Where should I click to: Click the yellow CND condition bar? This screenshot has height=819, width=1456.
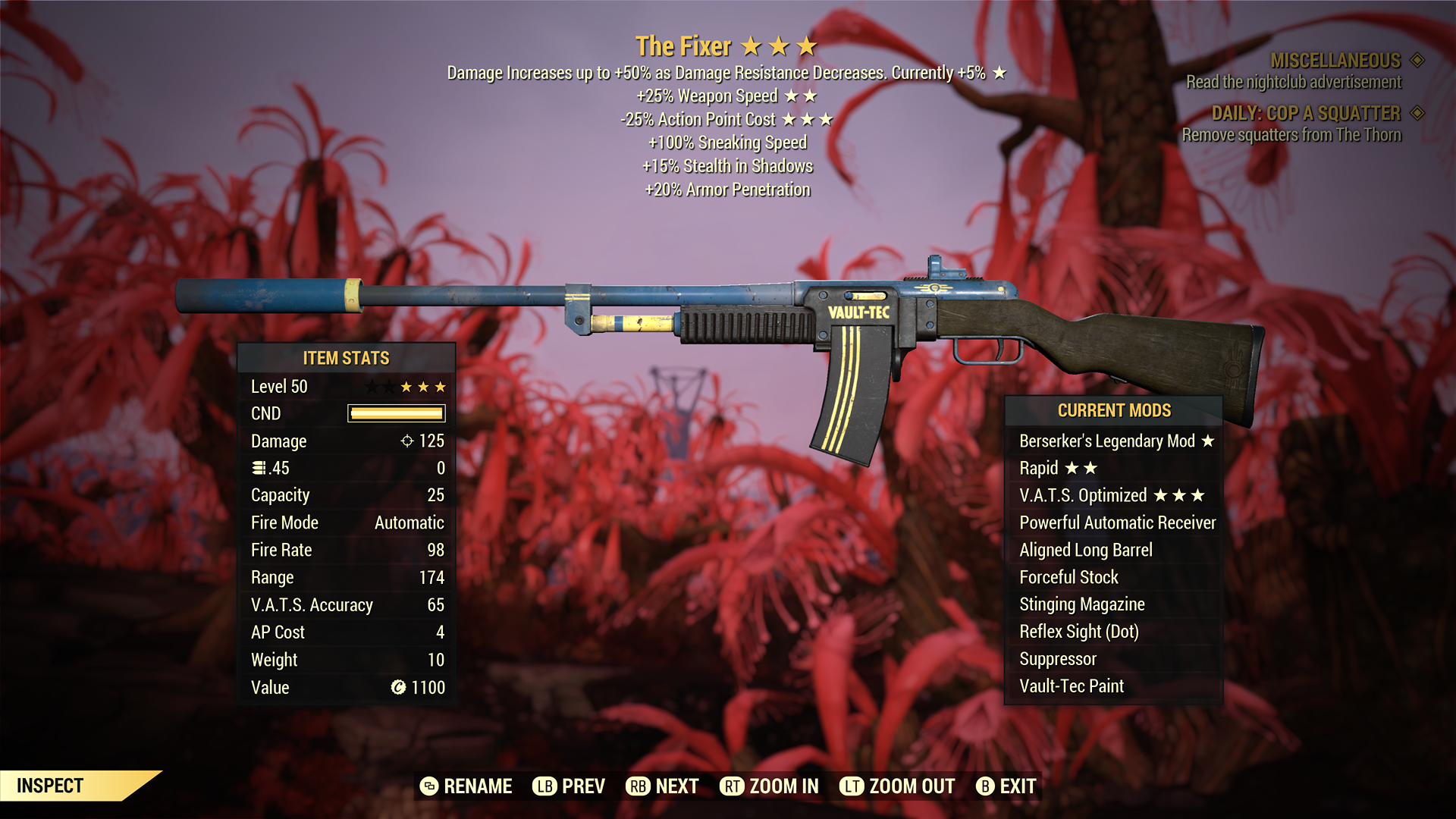(395, 413)
